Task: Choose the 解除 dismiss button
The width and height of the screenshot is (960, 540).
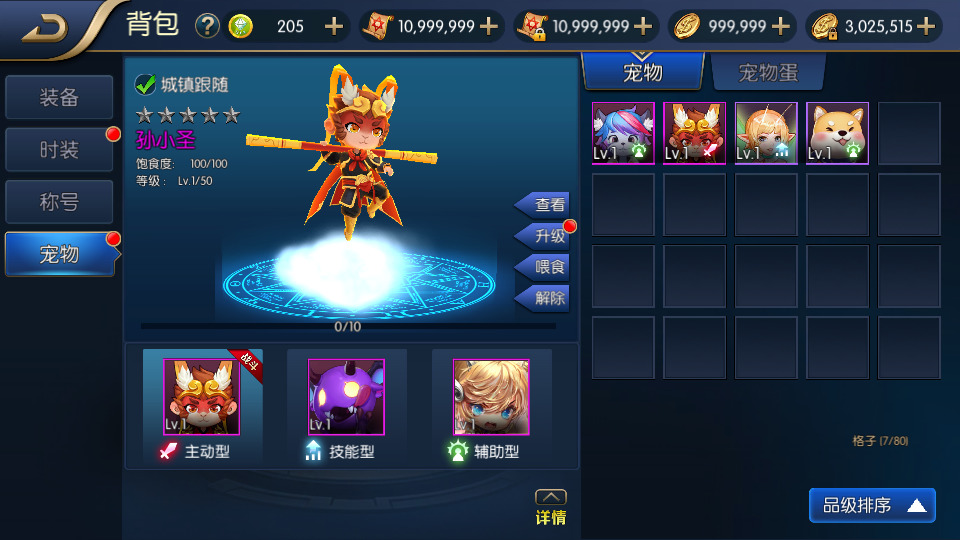Action: (545, 298)
